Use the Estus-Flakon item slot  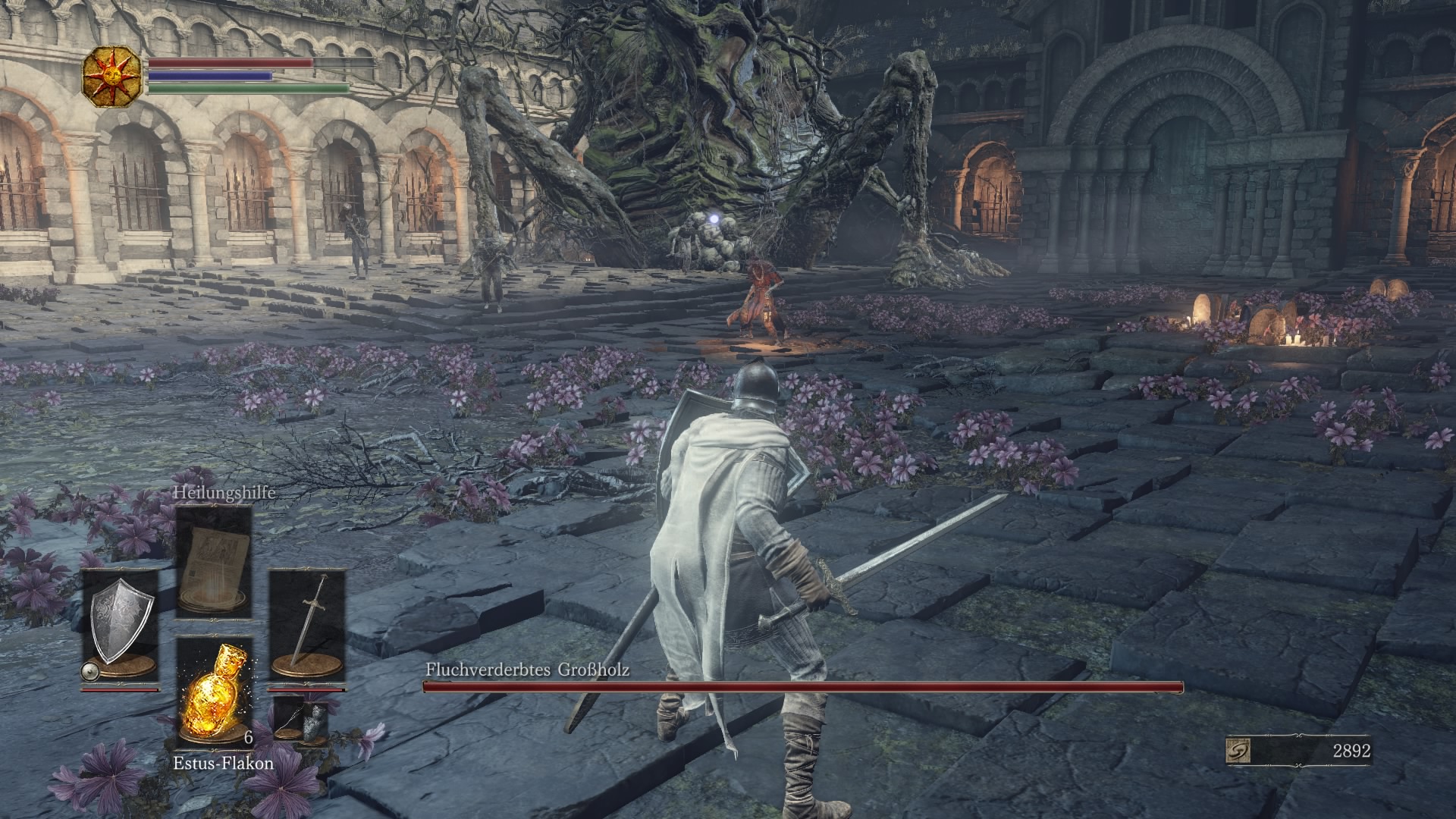(x=214, y=692)
